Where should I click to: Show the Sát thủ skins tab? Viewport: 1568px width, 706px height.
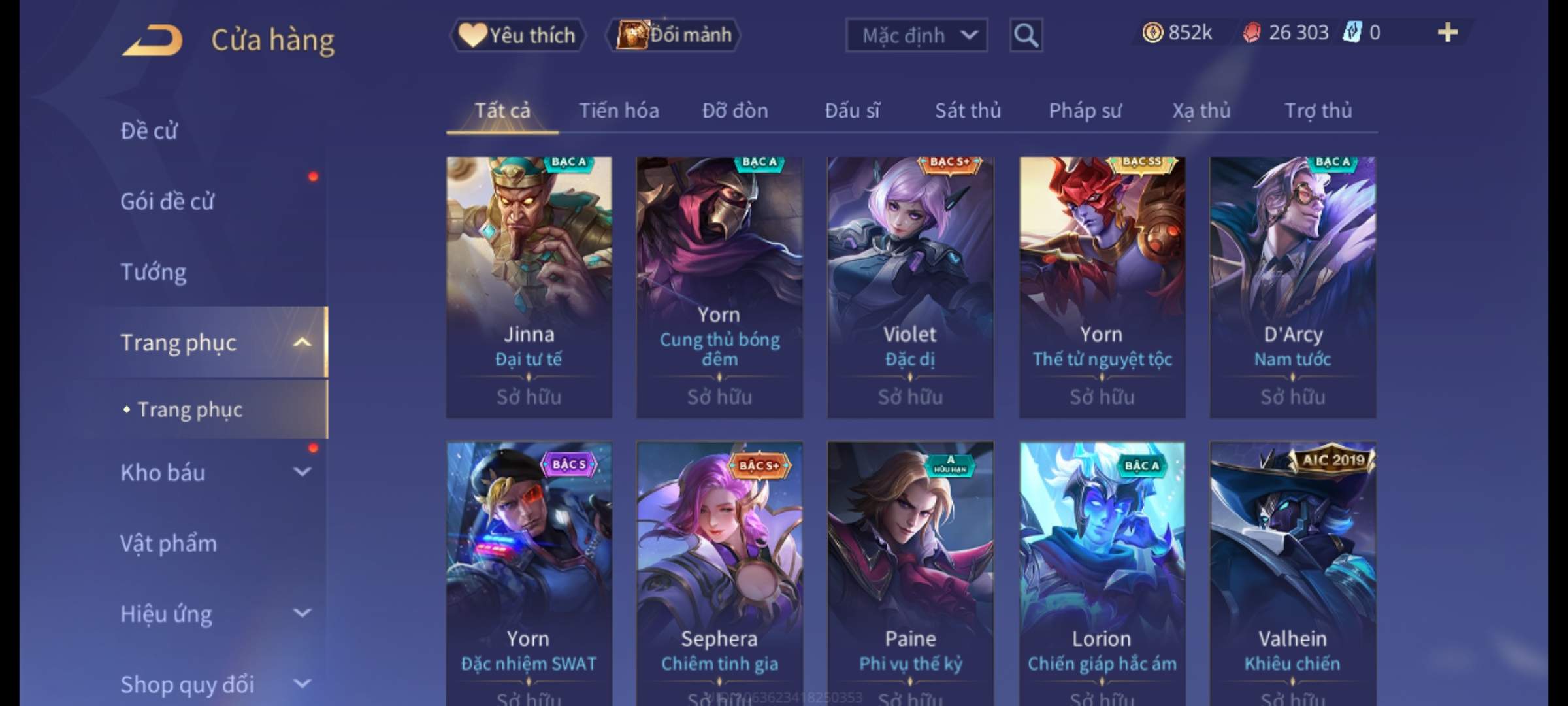968,110
